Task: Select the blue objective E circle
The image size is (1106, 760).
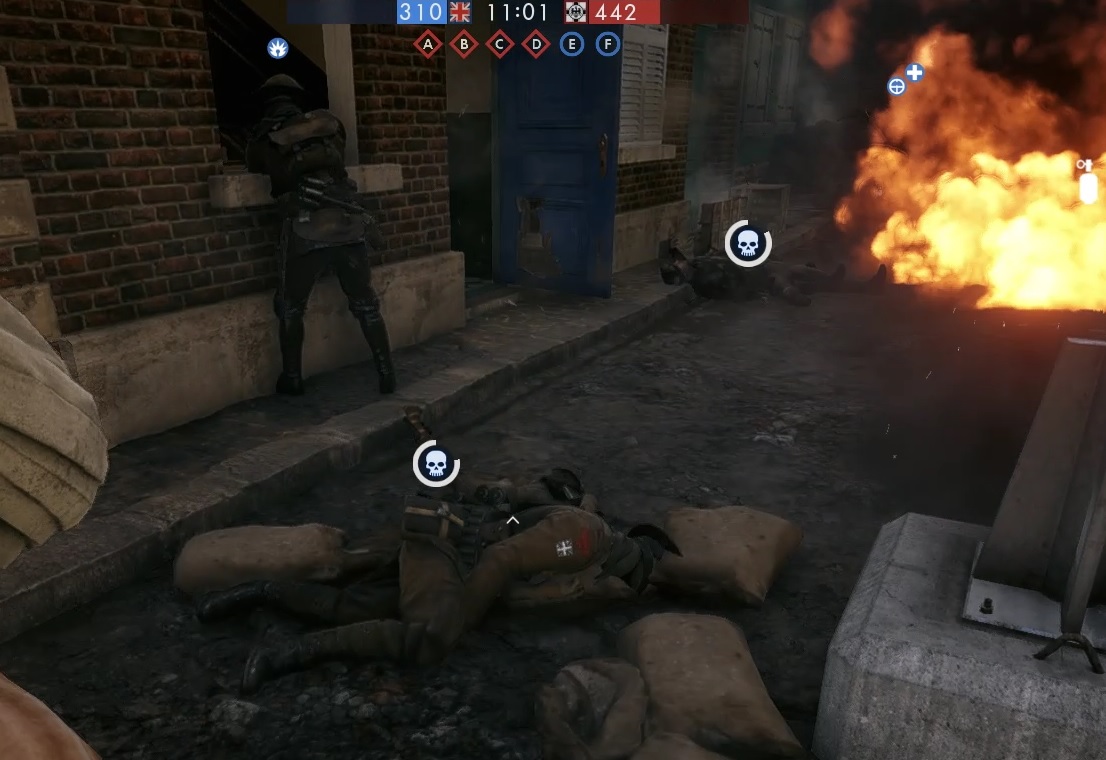Action: pyautogui.click(x=572, y=44)
